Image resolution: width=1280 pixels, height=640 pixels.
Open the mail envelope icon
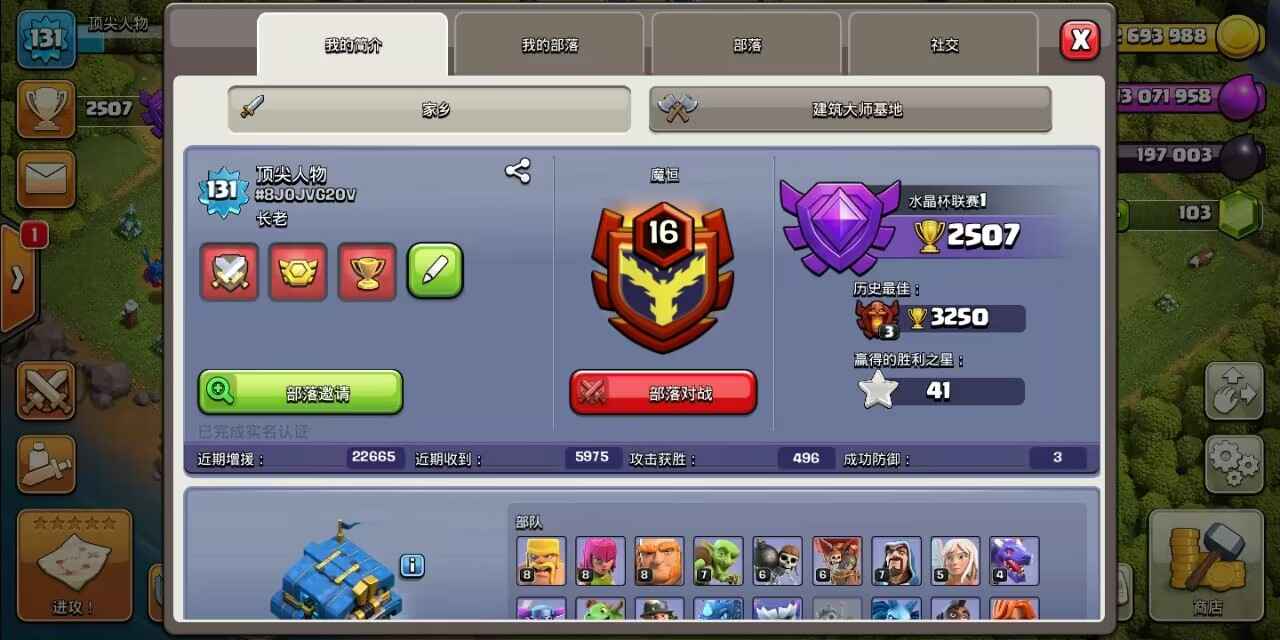click(45, 178)
